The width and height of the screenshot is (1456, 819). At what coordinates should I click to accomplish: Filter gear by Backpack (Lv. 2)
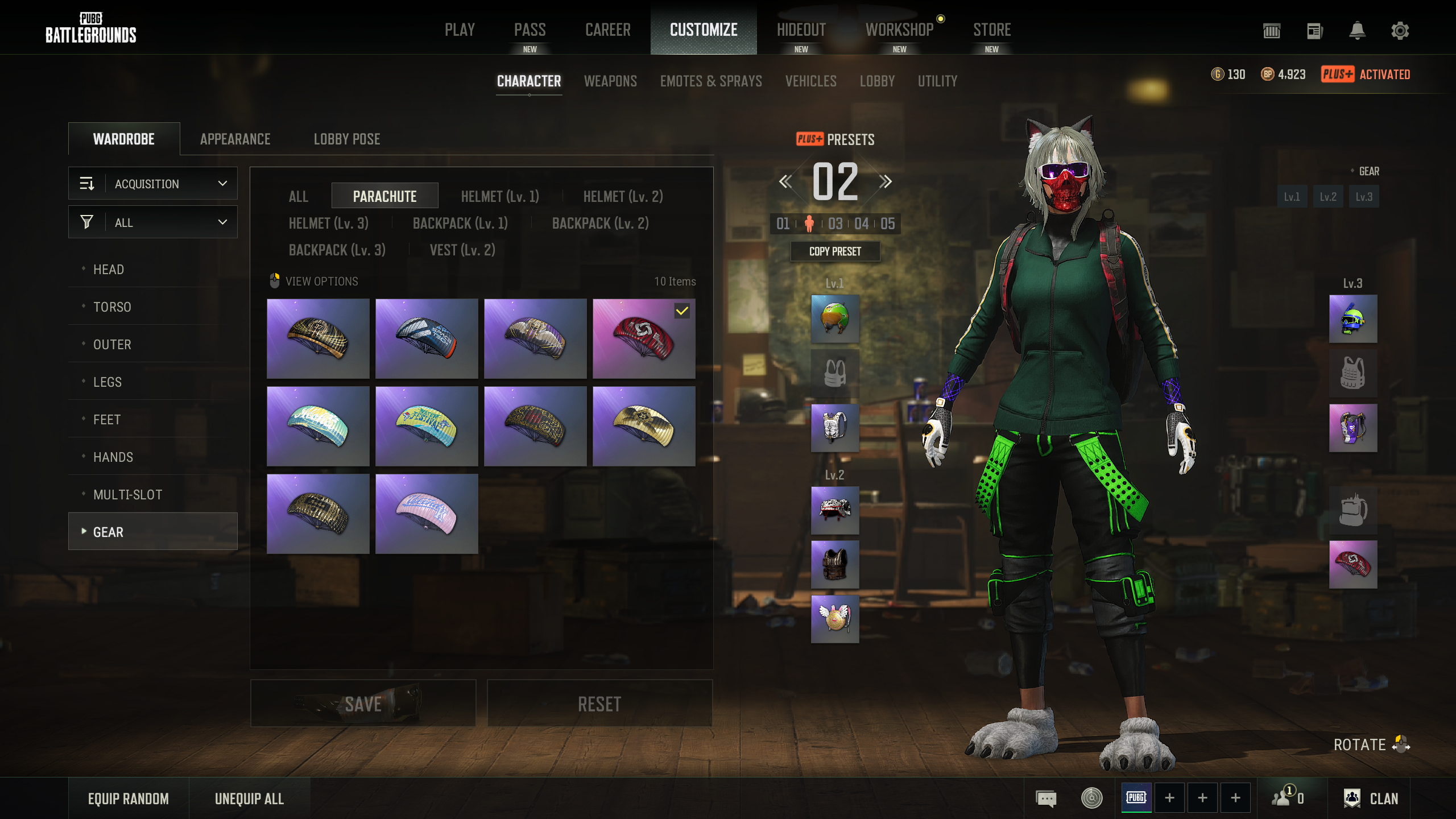(x=600, y=224)
